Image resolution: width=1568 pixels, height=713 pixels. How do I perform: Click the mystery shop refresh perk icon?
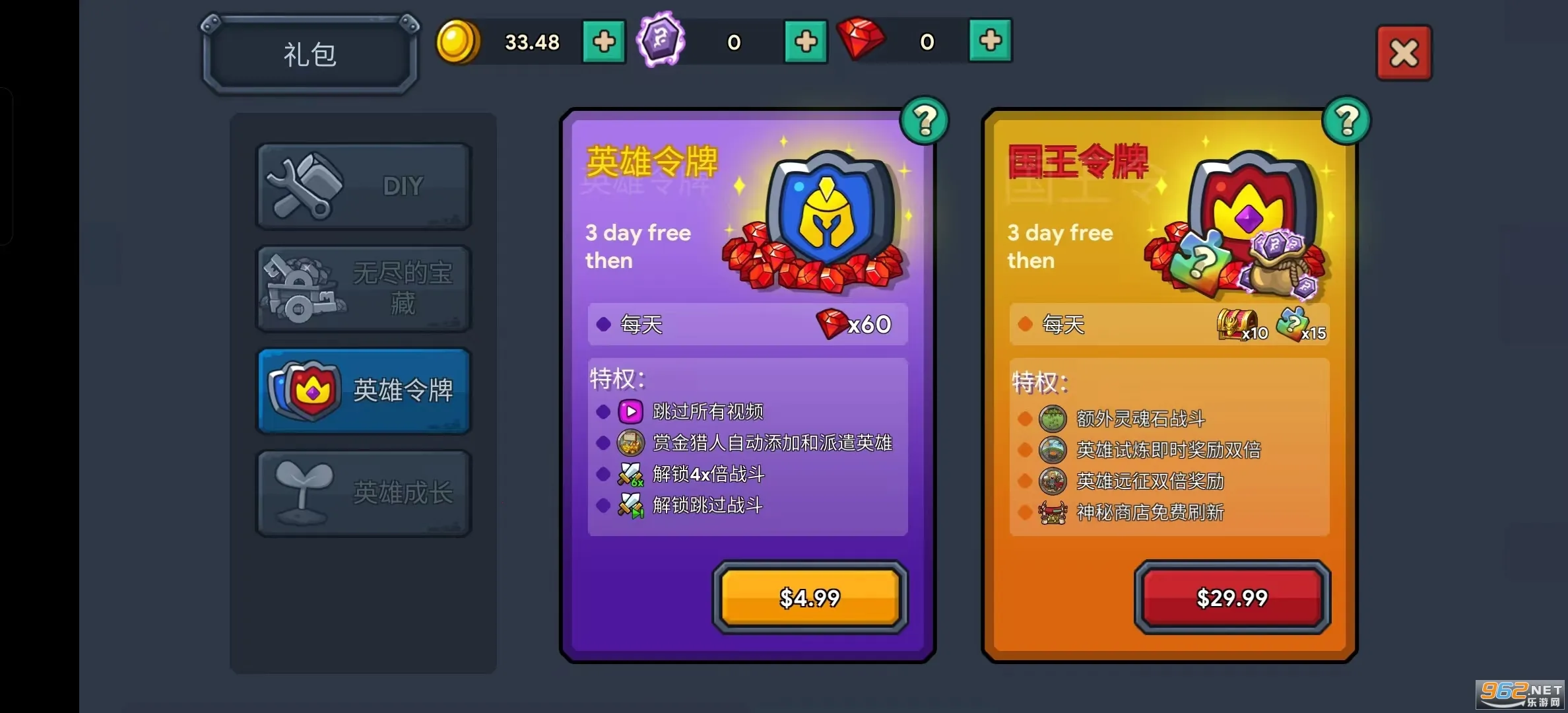click(1052, 513)
